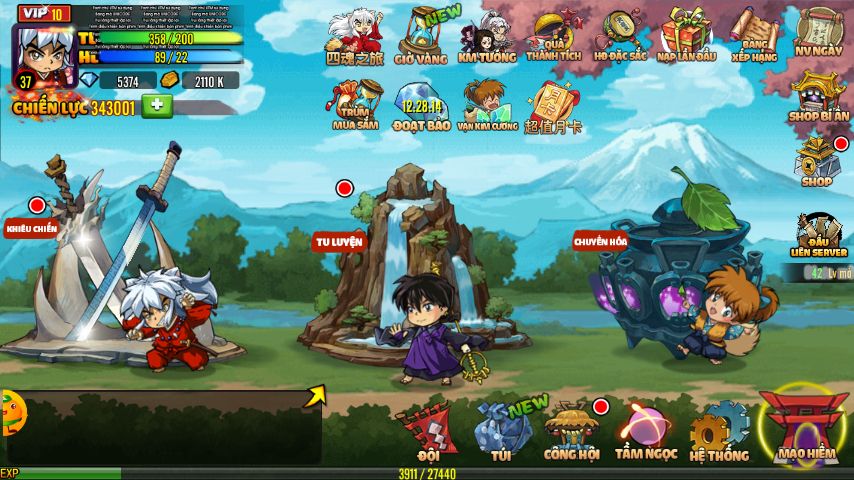854x480 pixels.
Task: Open the Công Hội guild menu
Action: (x=572, y=431)
